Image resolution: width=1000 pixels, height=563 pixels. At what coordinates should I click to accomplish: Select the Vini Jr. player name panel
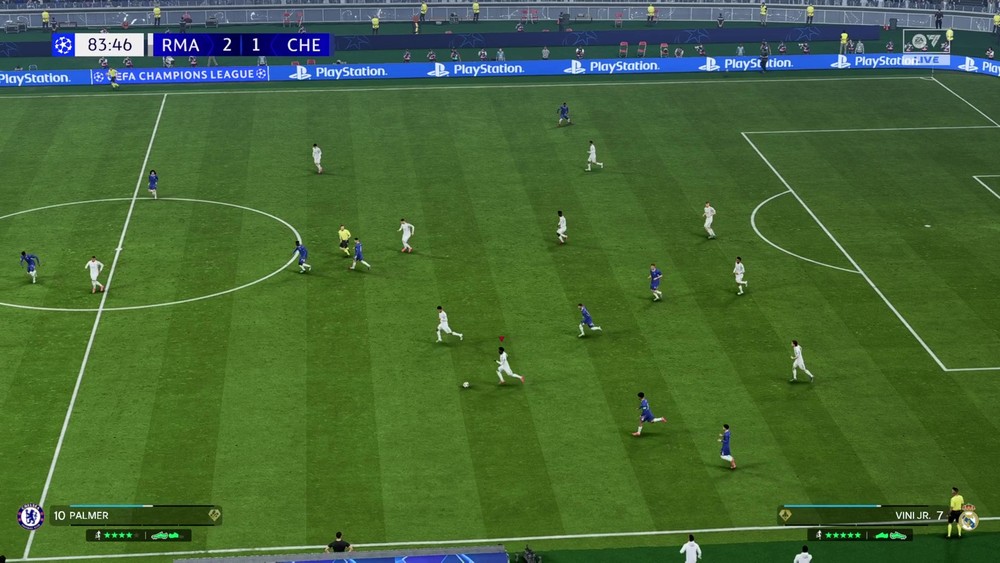tap(864, 515)
